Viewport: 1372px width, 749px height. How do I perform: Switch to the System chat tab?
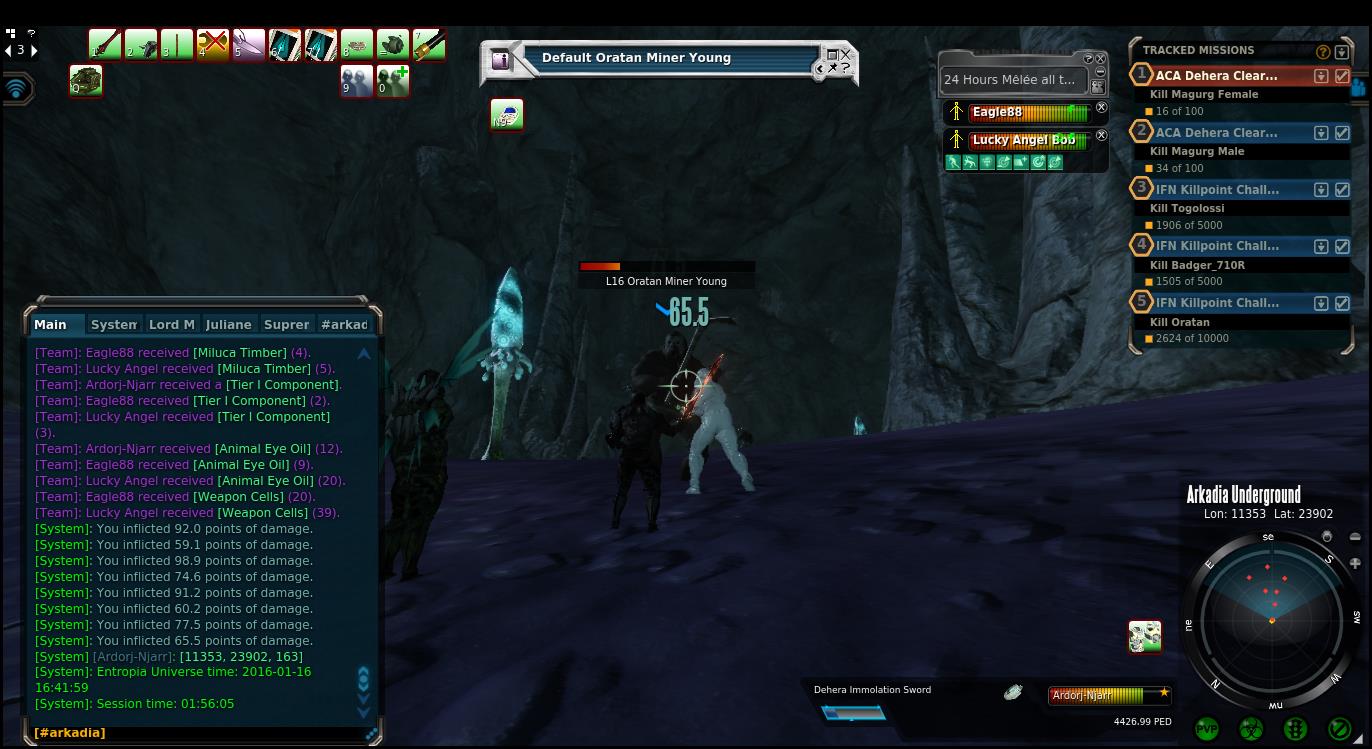[113, 324]
